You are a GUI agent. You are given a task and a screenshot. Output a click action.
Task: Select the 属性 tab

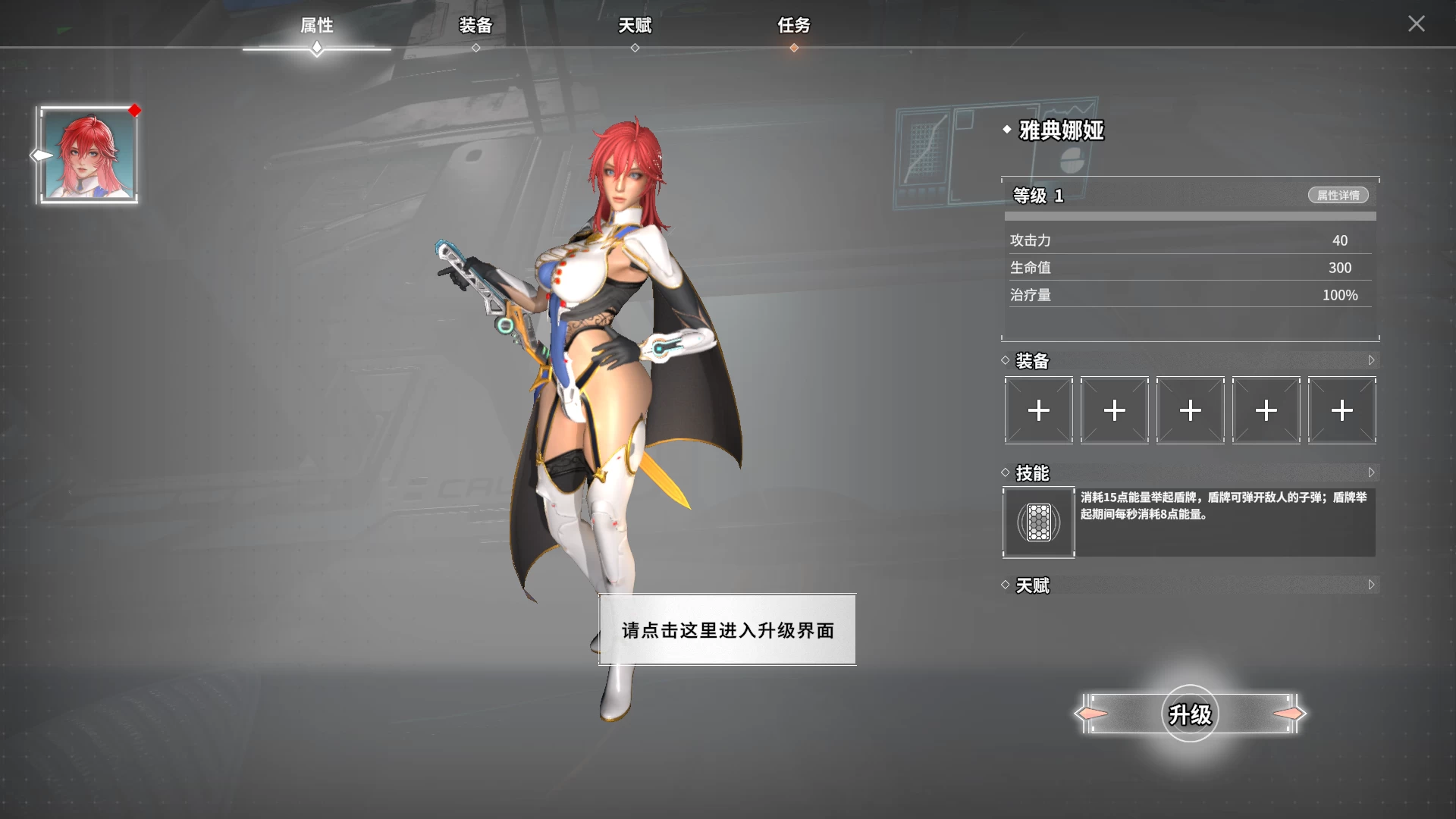(316, 25)
